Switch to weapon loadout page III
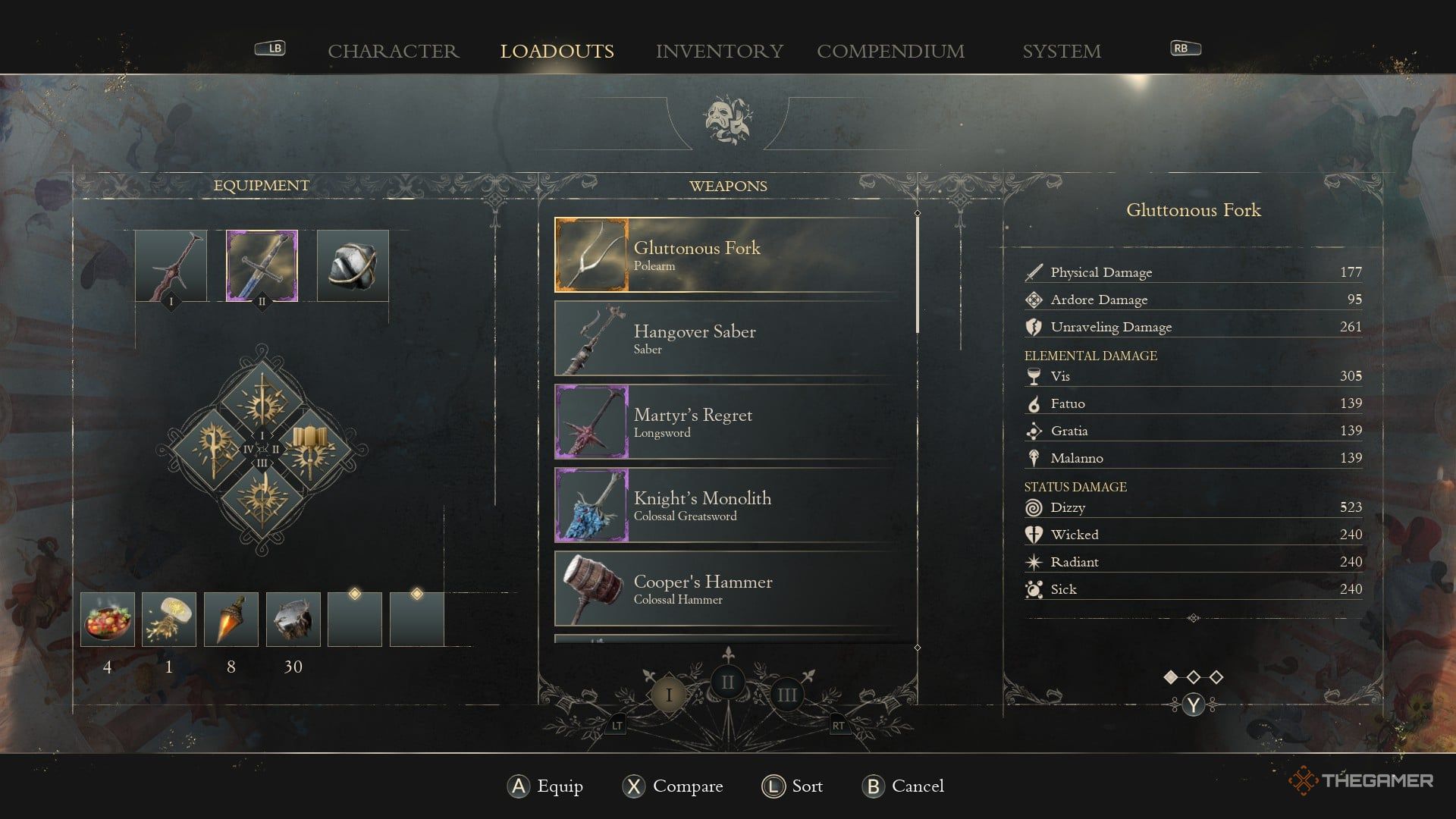 [x=786, y=695]
